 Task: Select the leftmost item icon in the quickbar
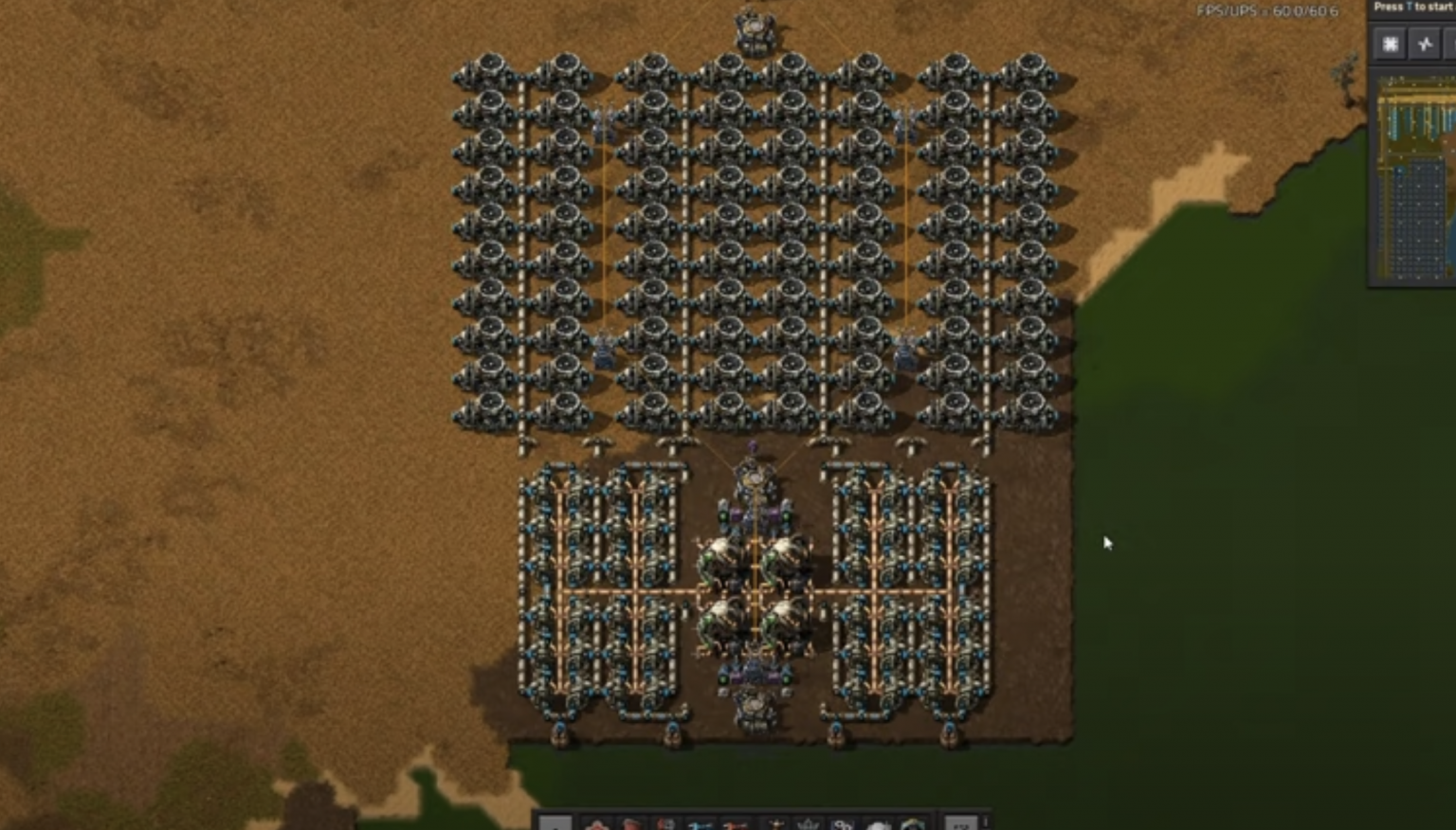click(595, 824)
